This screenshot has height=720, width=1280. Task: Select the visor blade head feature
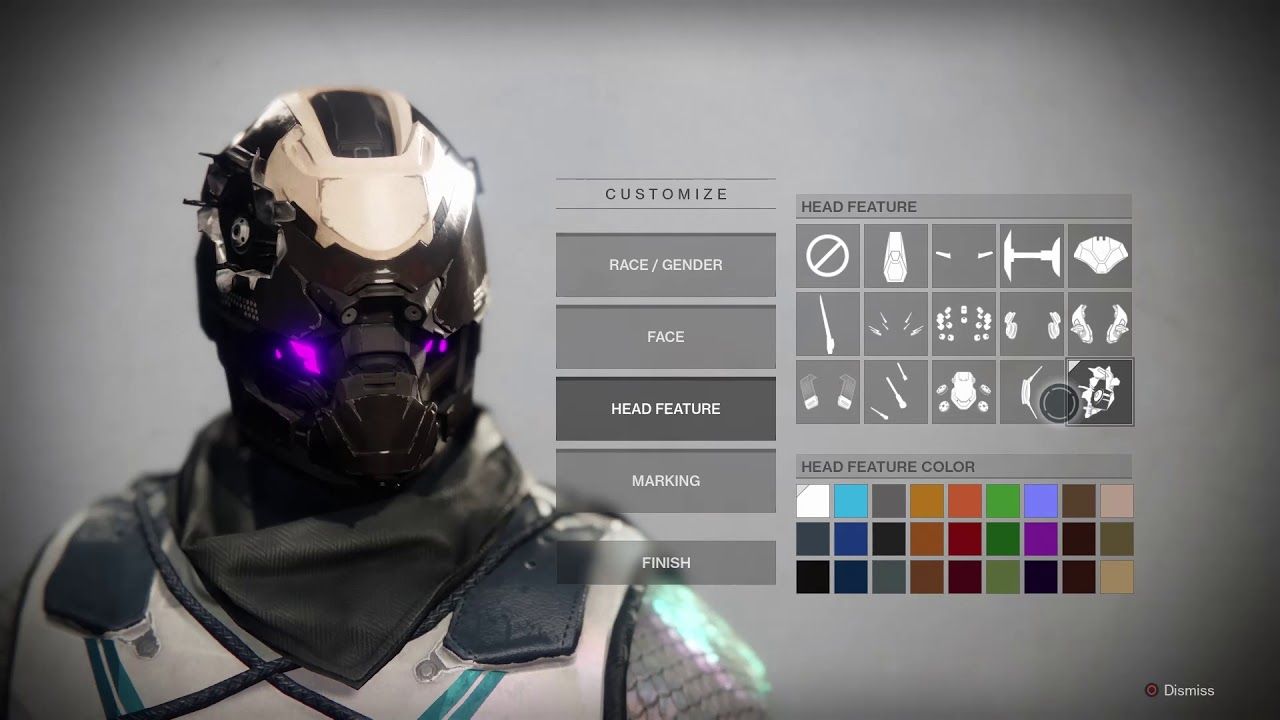click(x=1031, y=392)
